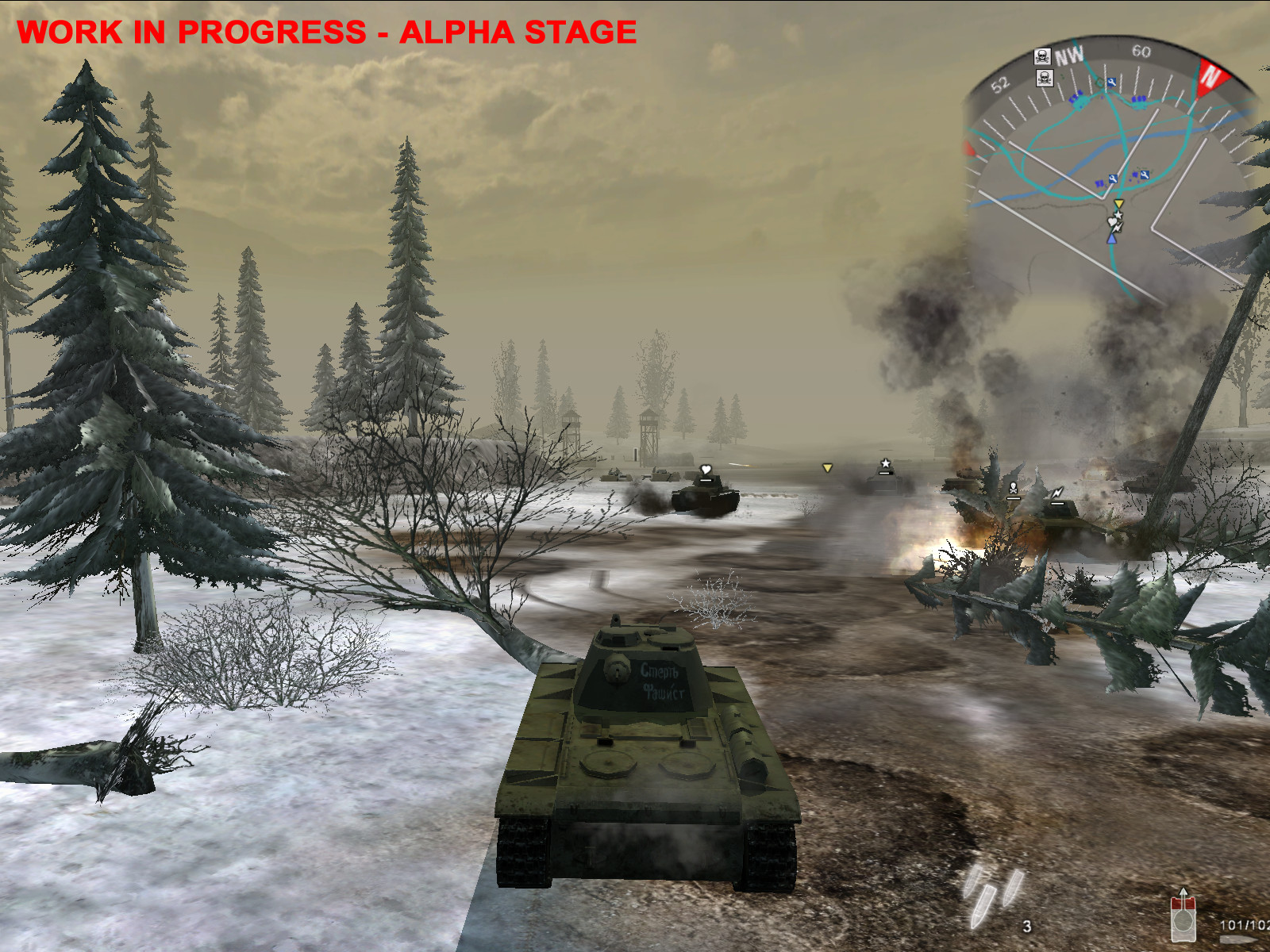Click a tick mark on the compass bearing scale
The image size is (1270, 952).
(x=1137, y=80)
